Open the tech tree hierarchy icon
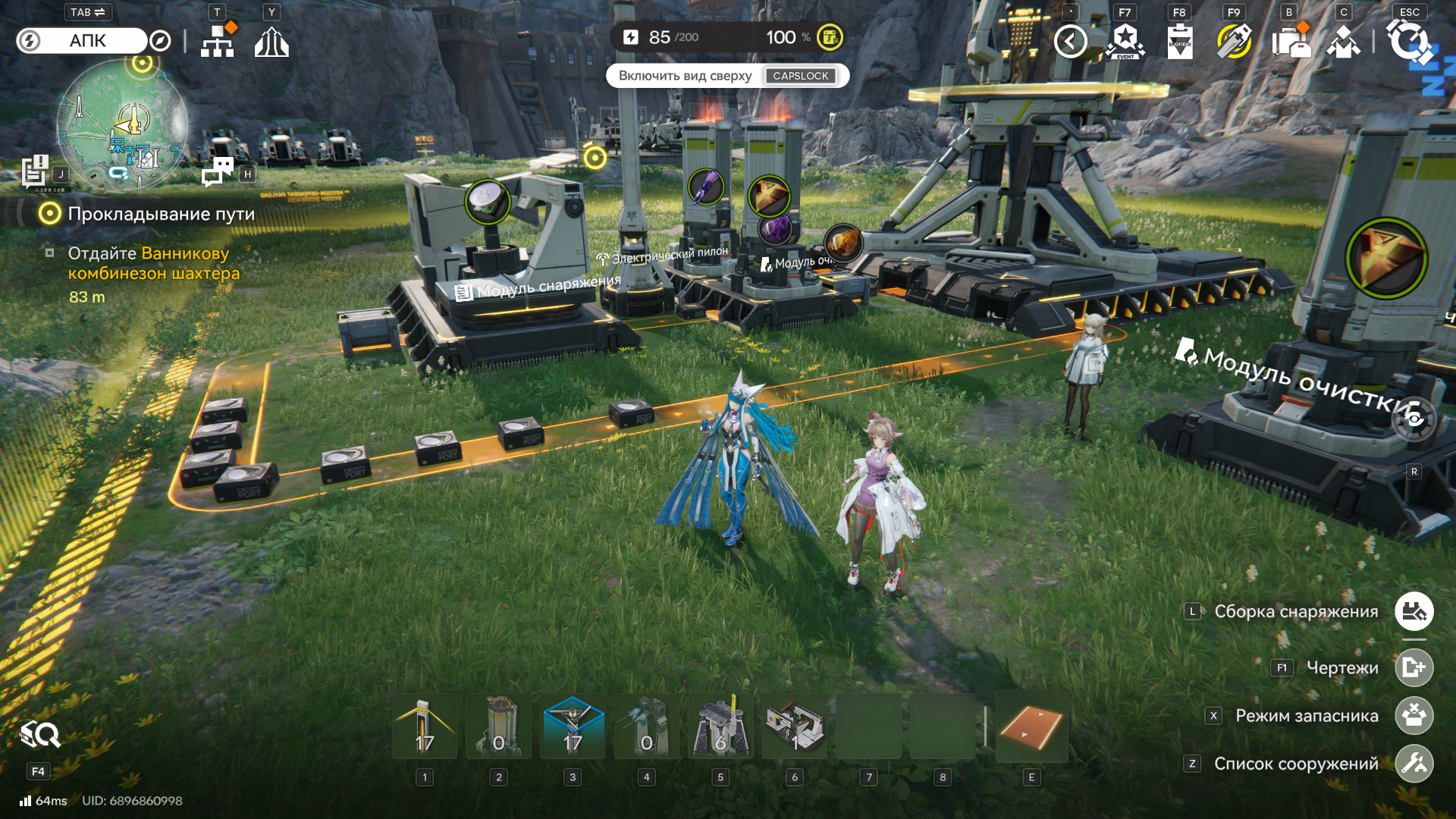Screen dimensions: 1456x819 pos(218,41)
